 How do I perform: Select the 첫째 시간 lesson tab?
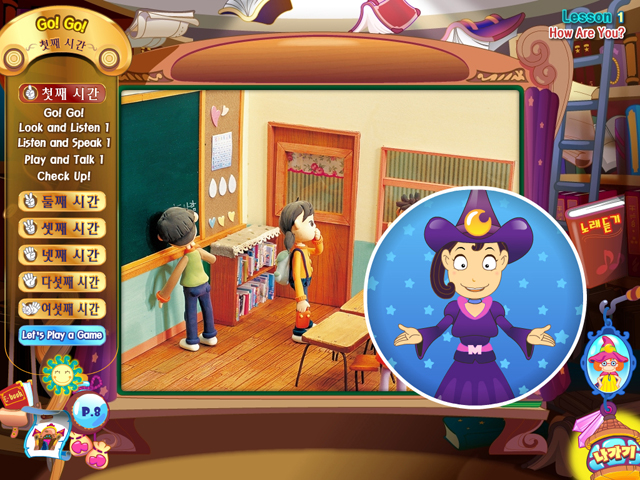tap(62, 93)
